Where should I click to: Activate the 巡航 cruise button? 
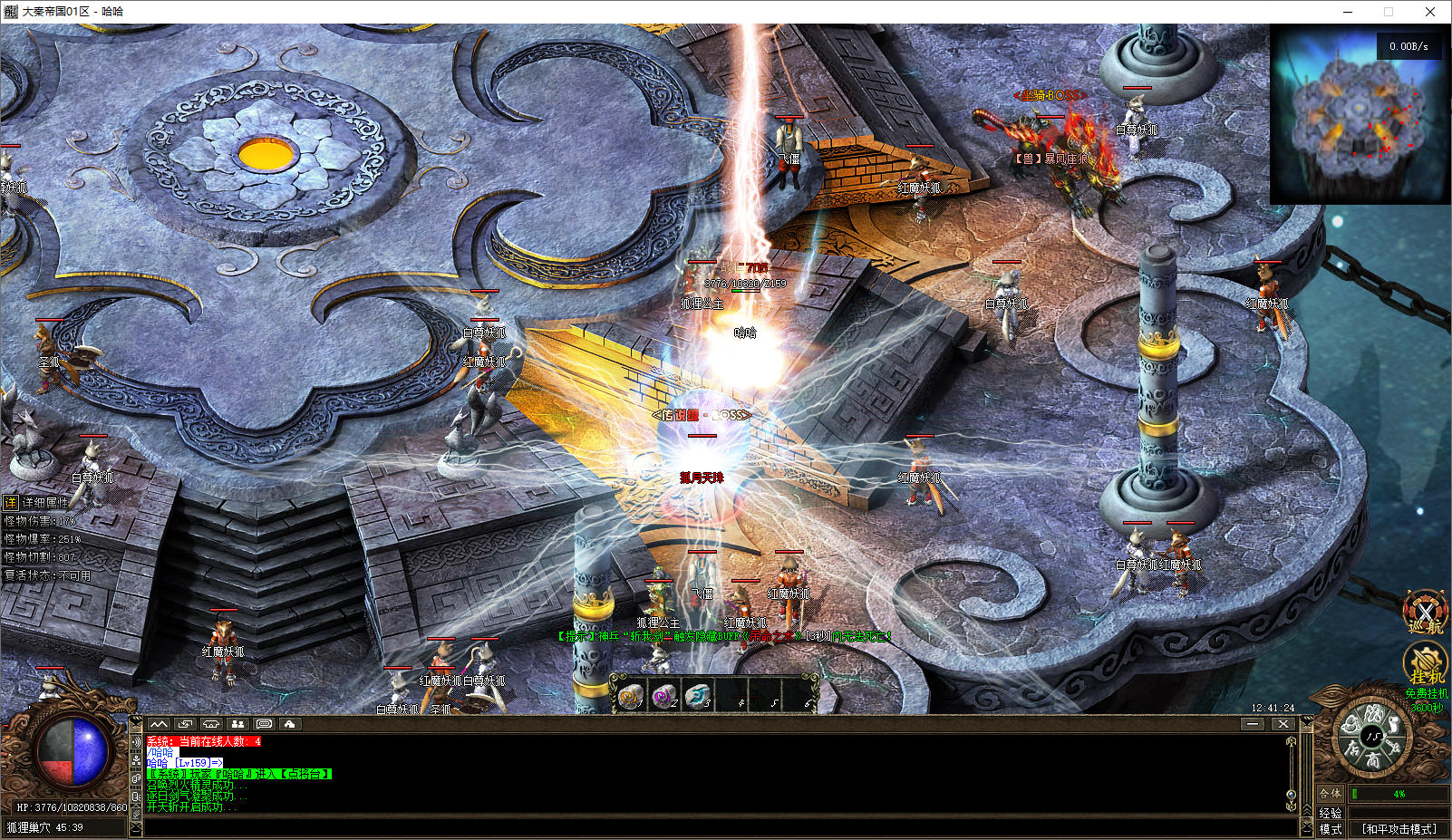(x=1425, y=613)
